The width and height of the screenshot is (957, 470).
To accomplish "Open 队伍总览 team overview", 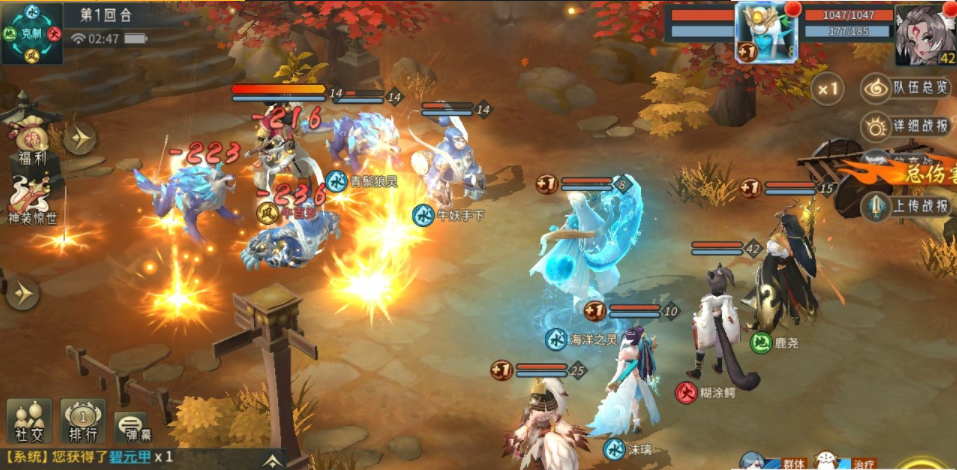I will point(908,88).
